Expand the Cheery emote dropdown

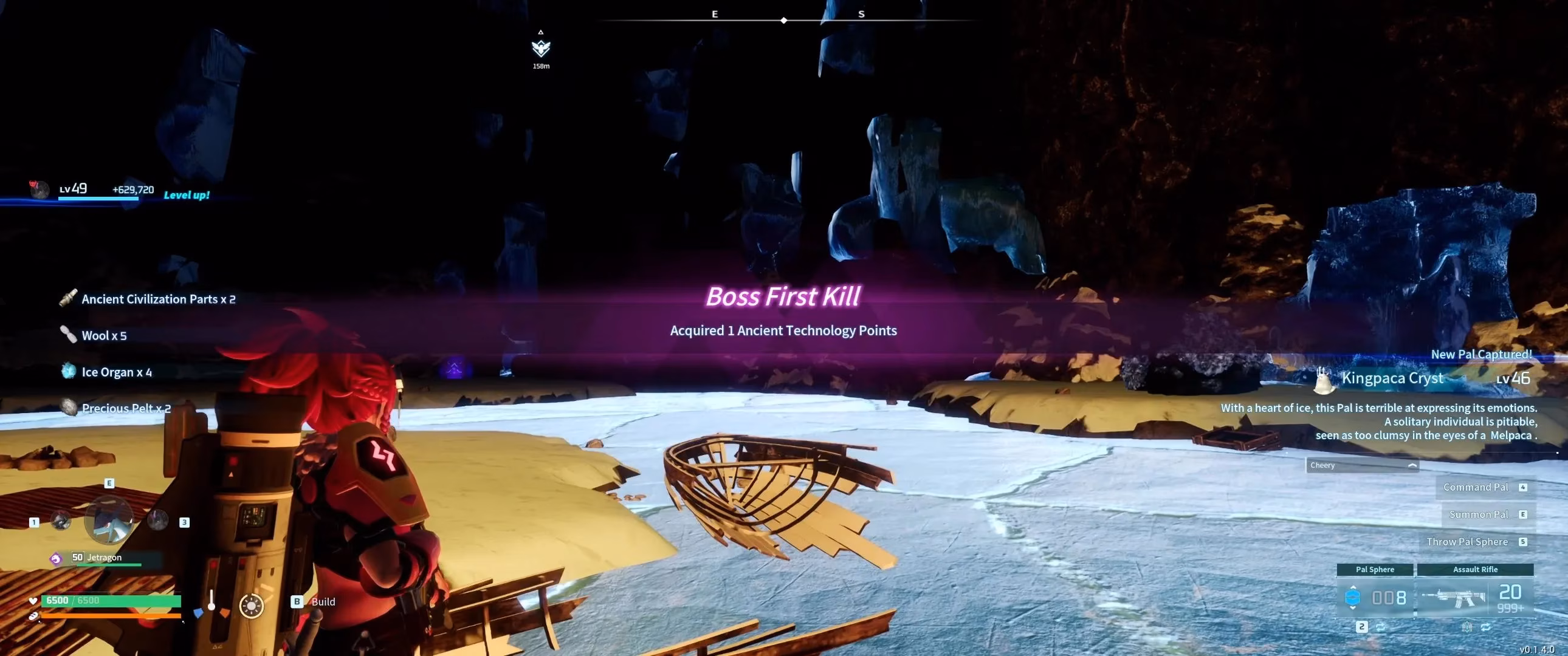point(1362,465)
